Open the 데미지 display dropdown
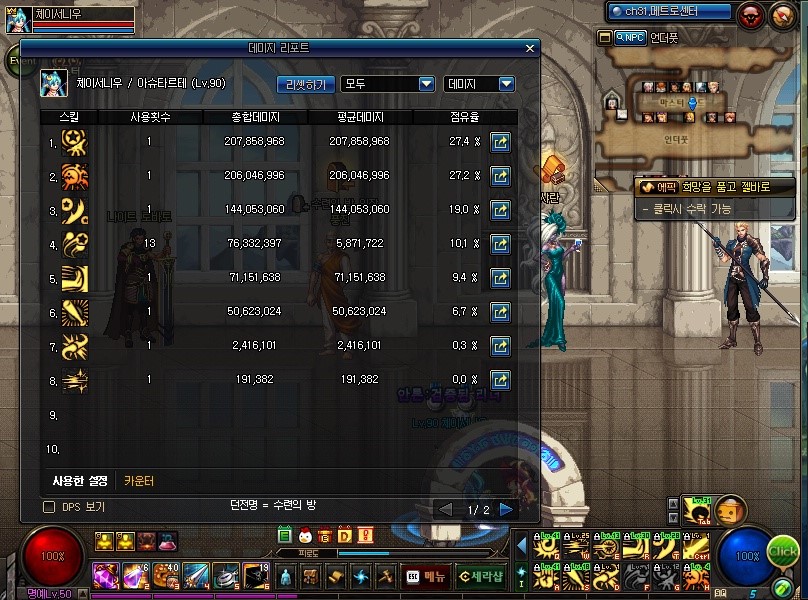The width and height of the screenshot is (808, 600). (x=478, y=84)
